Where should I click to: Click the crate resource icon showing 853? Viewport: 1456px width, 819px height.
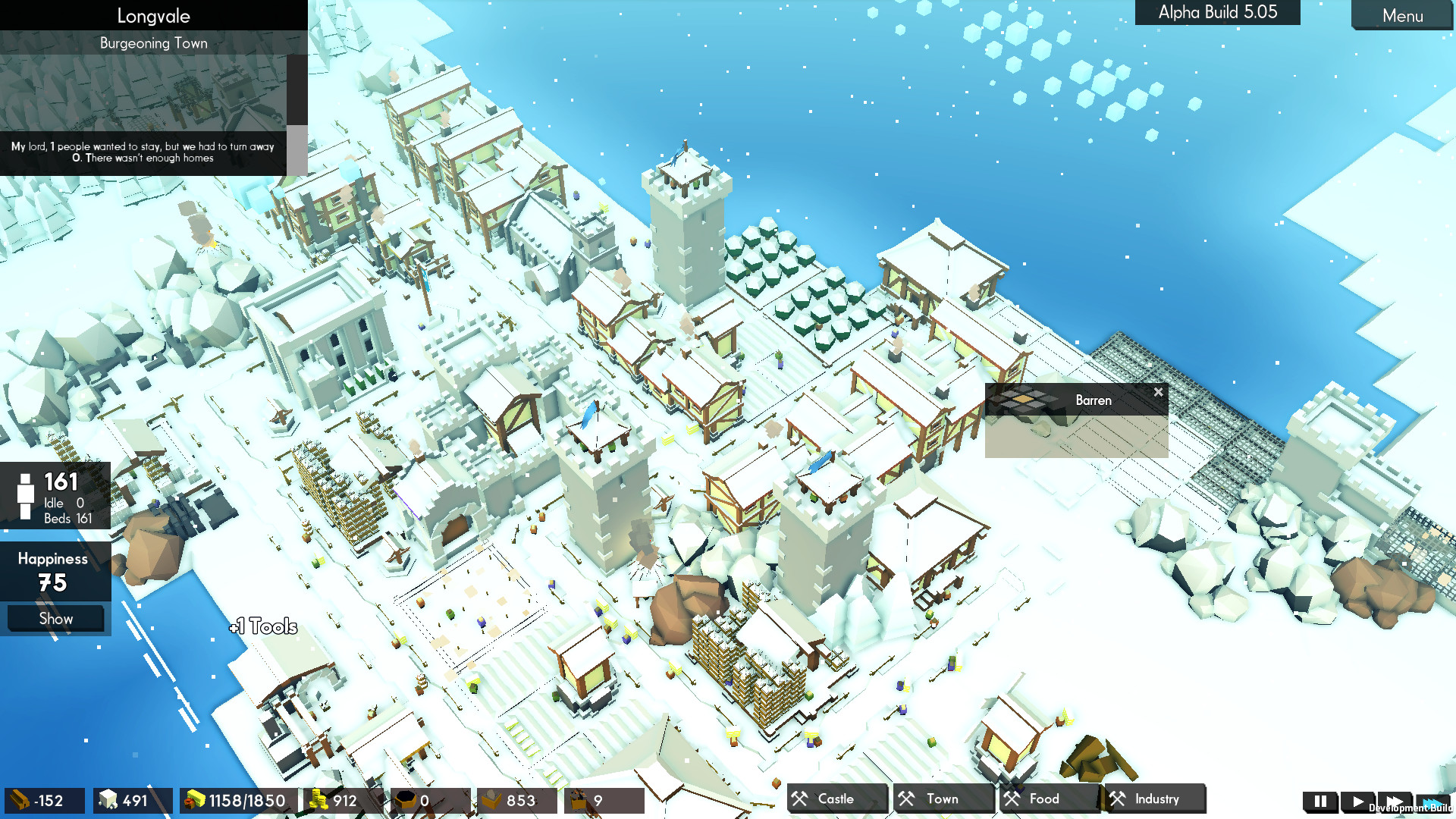point(491,800)
